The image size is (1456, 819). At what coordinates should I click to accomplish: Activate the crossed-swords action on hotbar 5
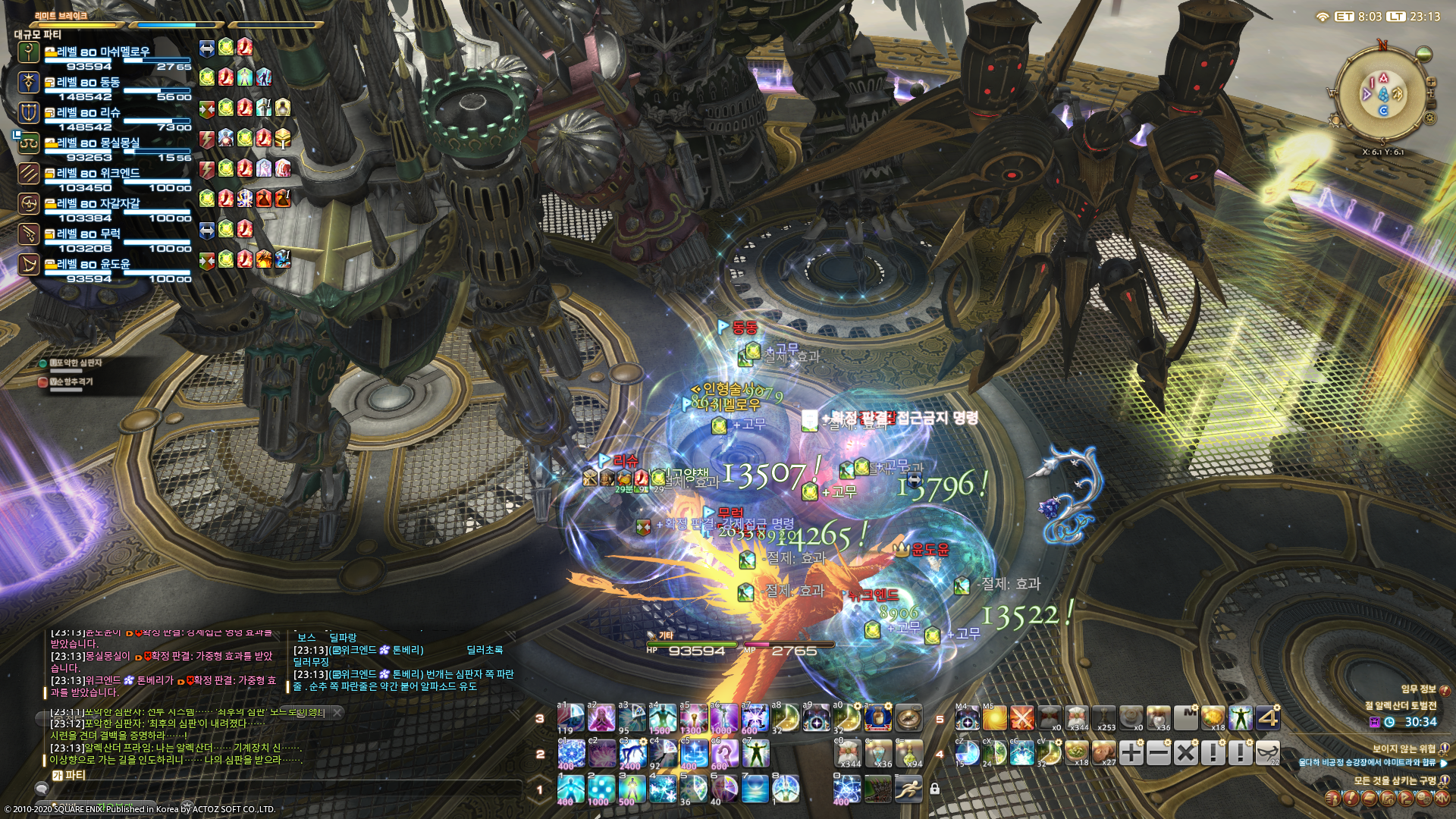point(1021,717)
